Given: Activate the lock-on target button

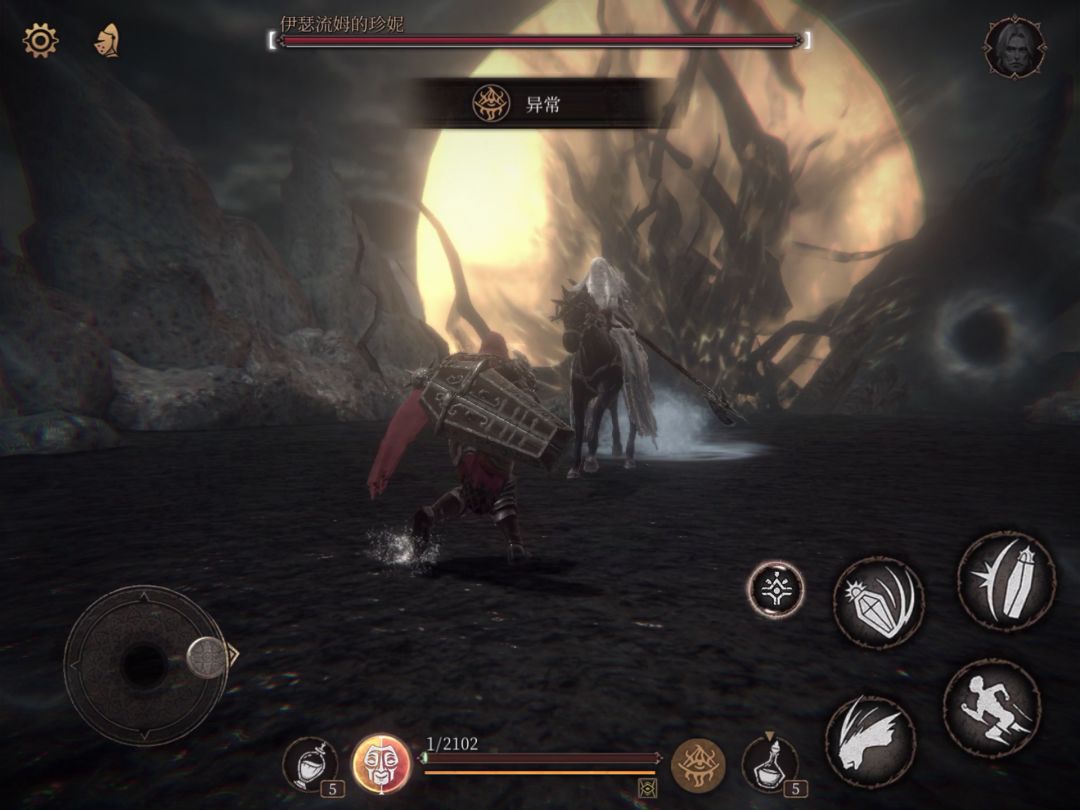Looking at the screenshot, I should (x=776, y=590).
